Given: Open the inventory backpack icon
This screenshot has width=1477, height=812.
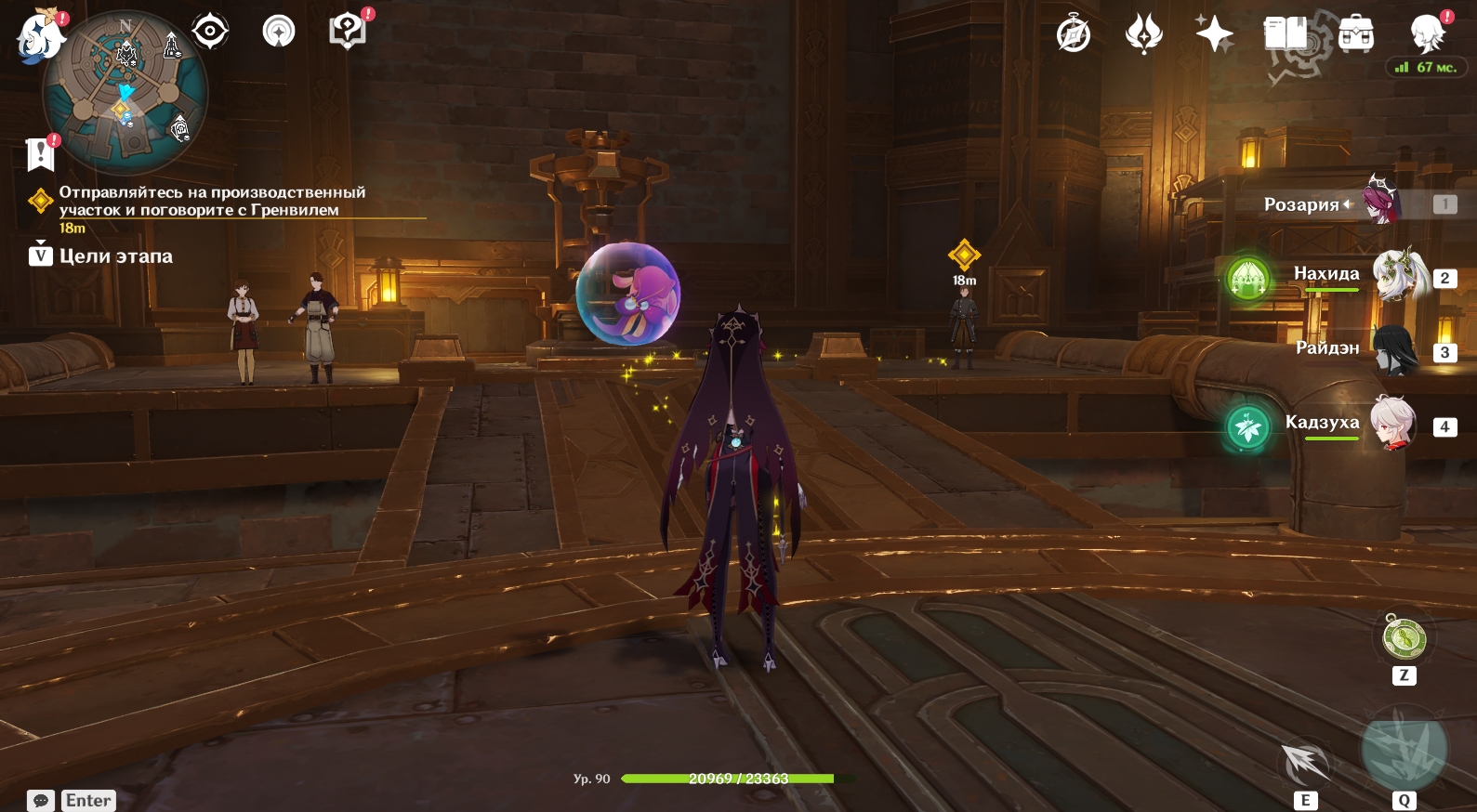Looking at the screenshot, I should [1356, 35].
